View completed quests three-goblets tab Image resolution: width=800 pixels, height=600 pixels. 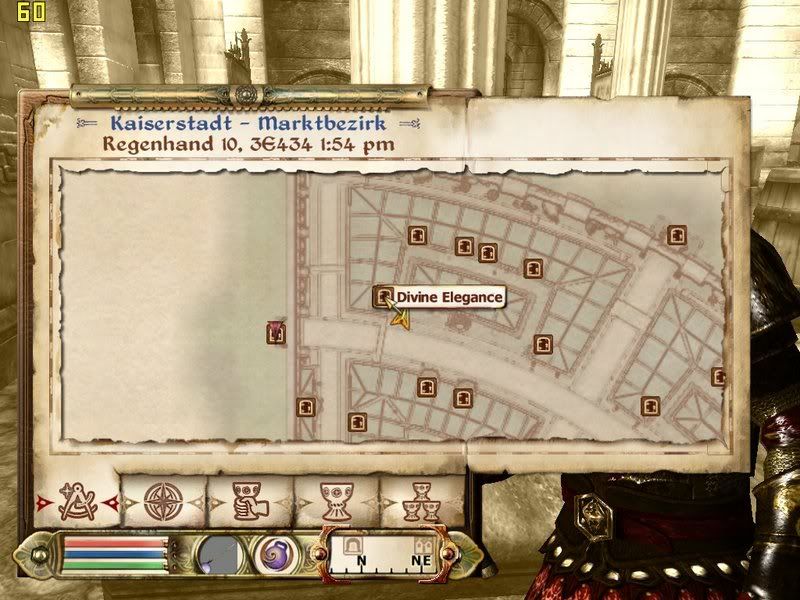click(420, 501)
